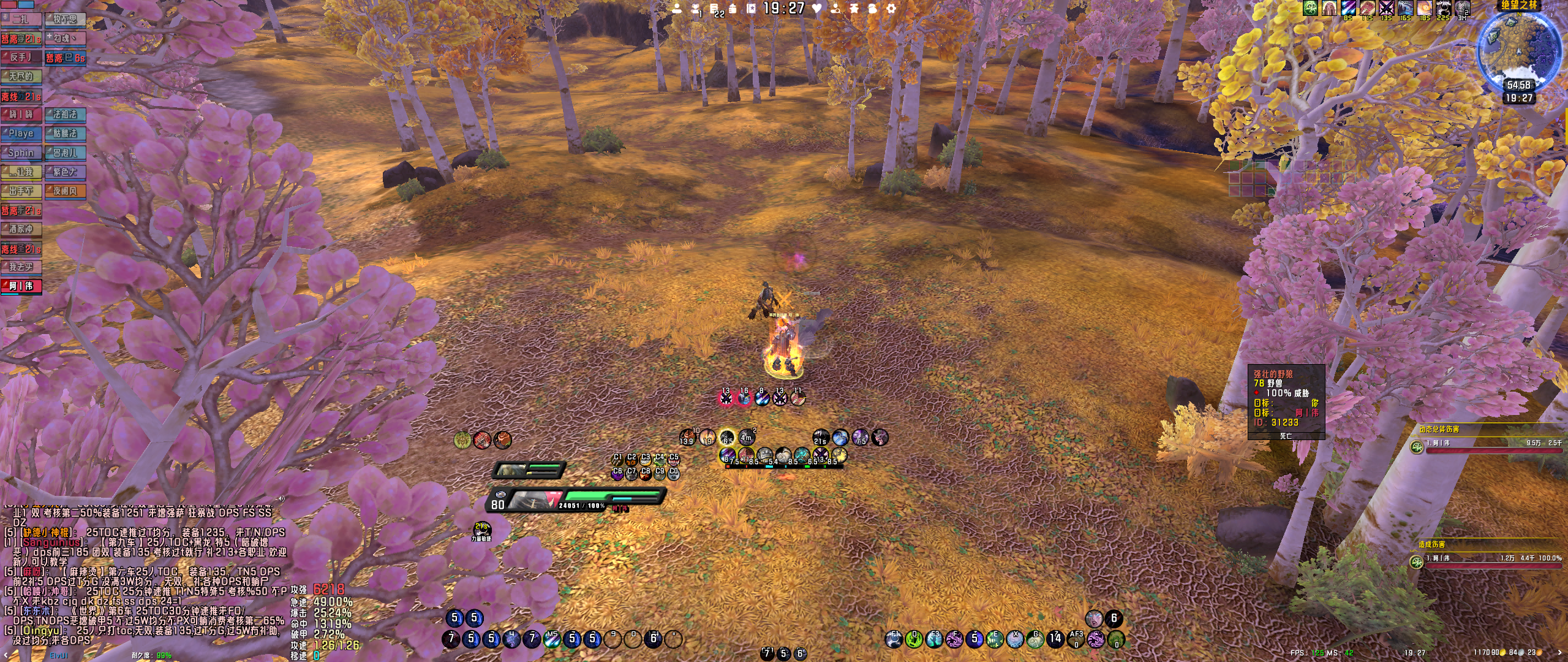Click the heart icon beside the clock
Viewport: 1568px width, 662px height.
coord(816,9)
